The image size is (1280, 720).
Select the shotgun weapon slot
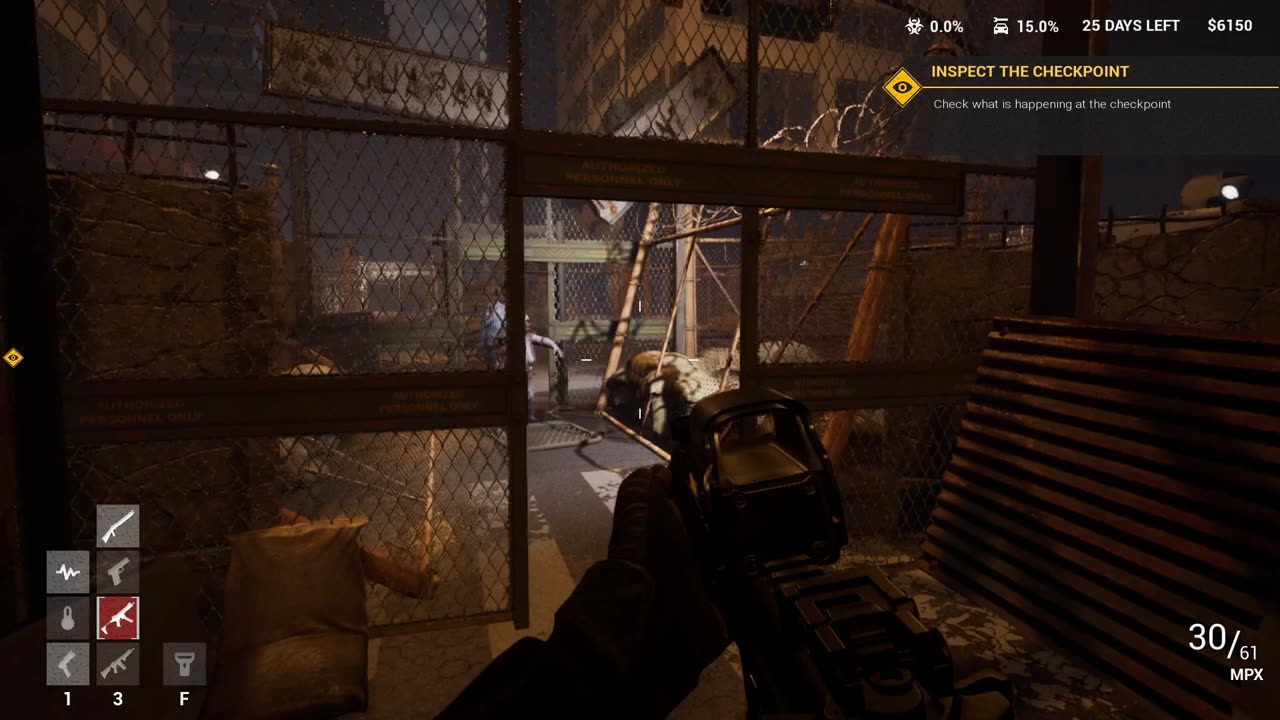[x=118, y=525]
